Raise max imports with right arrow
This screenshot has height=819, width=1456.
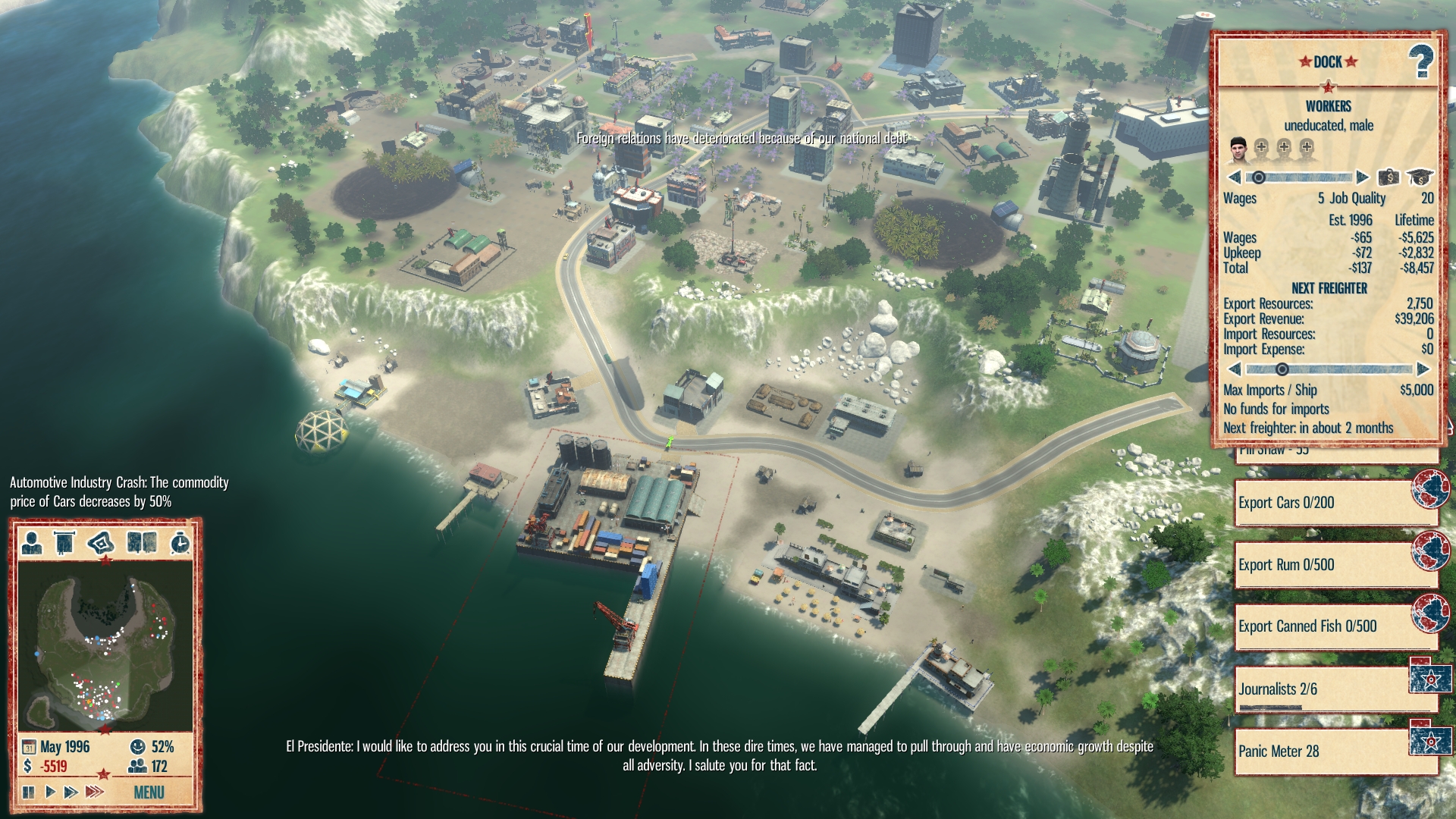click(x=1423, y=369)
